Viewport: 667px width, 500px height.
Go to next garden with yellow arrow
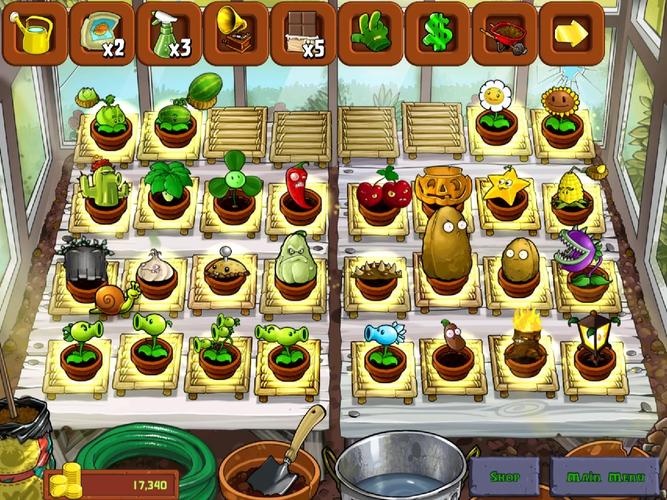tap(571, 33)
